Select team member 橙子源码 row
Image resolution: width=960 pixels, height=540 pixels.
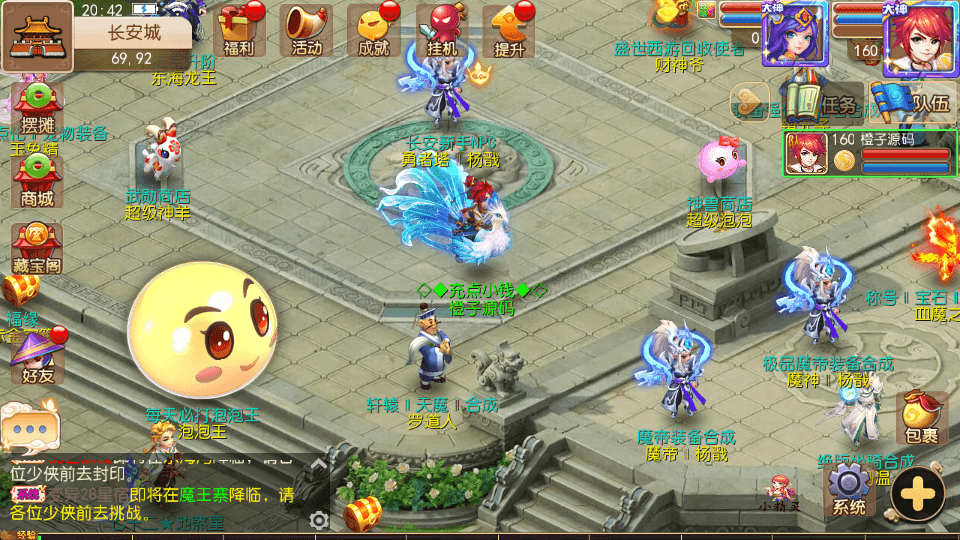click(x=868, y=153)
